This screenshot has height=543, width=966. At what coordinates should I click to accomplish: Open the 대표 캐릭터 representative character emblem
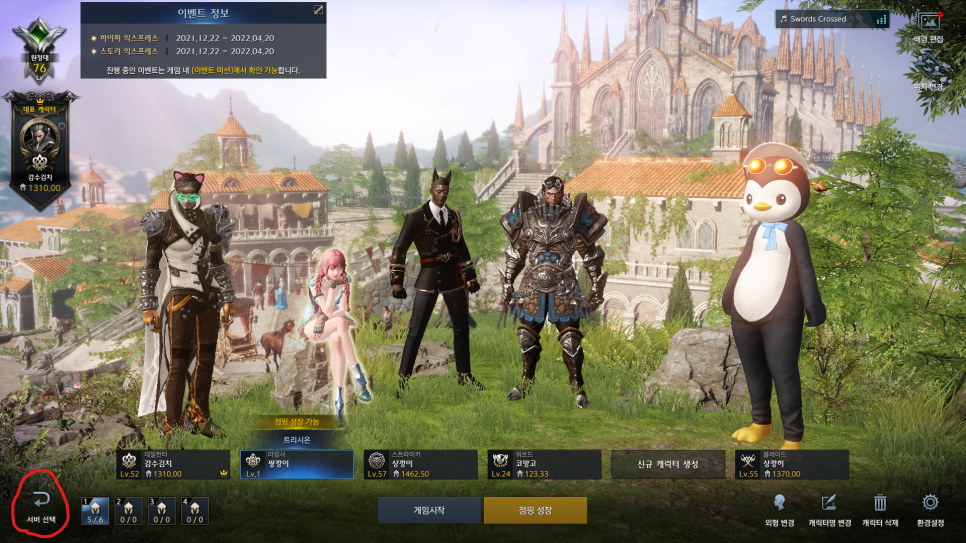42,150
